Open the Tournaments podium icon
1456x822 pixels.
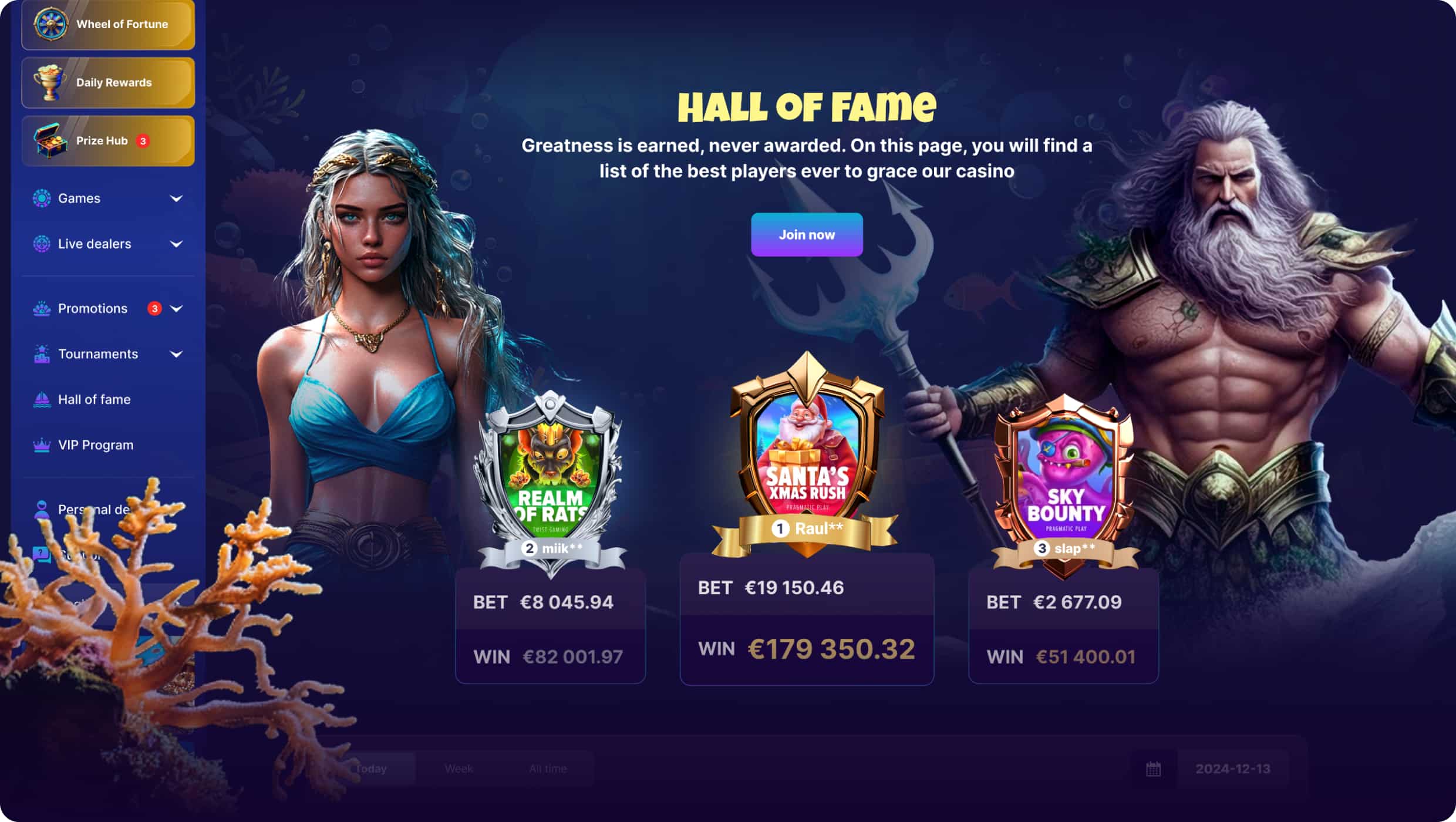click(41, 353)
